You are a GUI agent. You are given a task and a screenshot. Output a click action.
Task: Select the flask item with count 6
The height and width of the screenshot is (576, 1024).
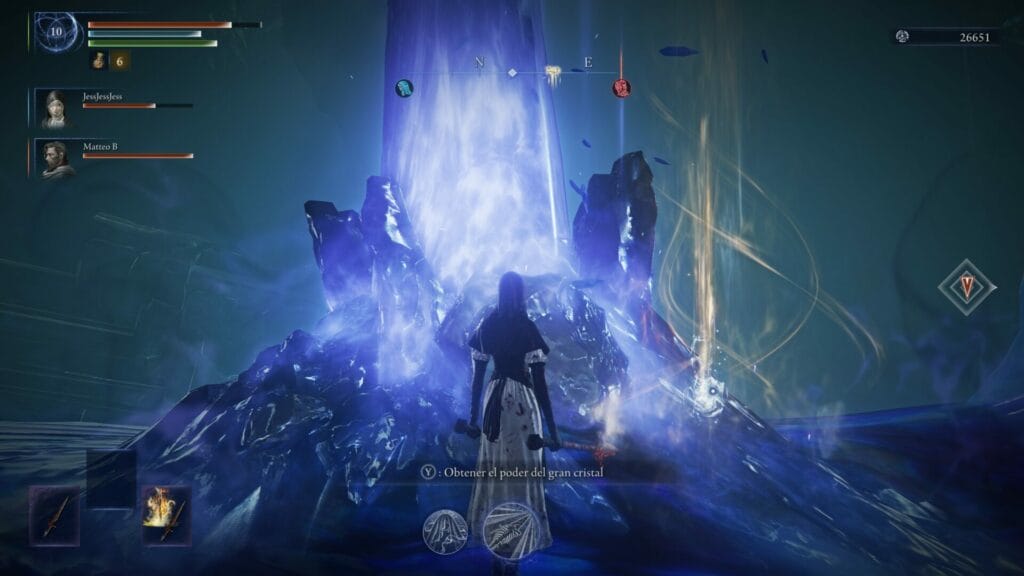(98, 61)
